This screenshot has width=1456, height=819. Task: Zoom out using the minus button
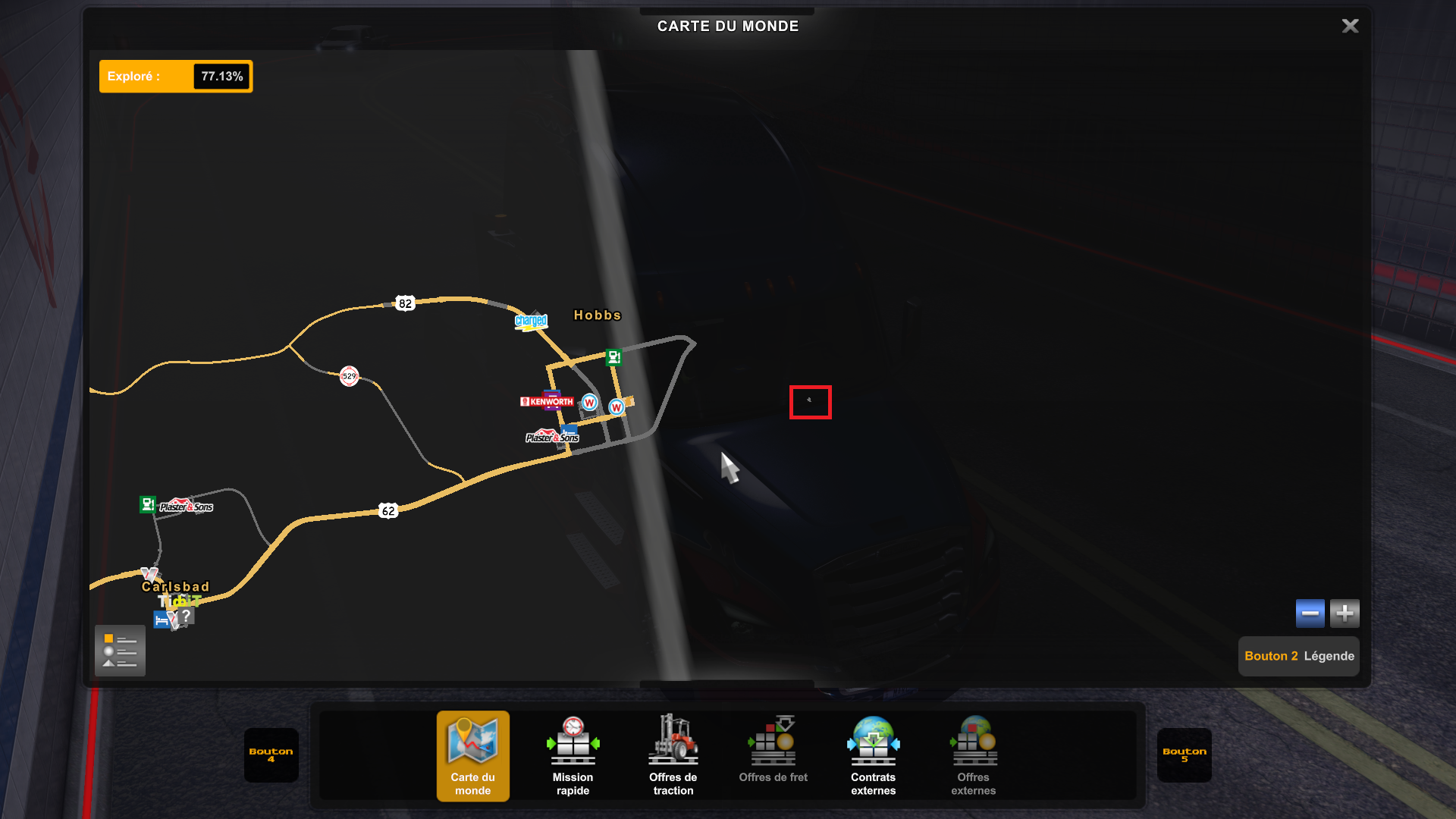click(x=1310, y=613)
